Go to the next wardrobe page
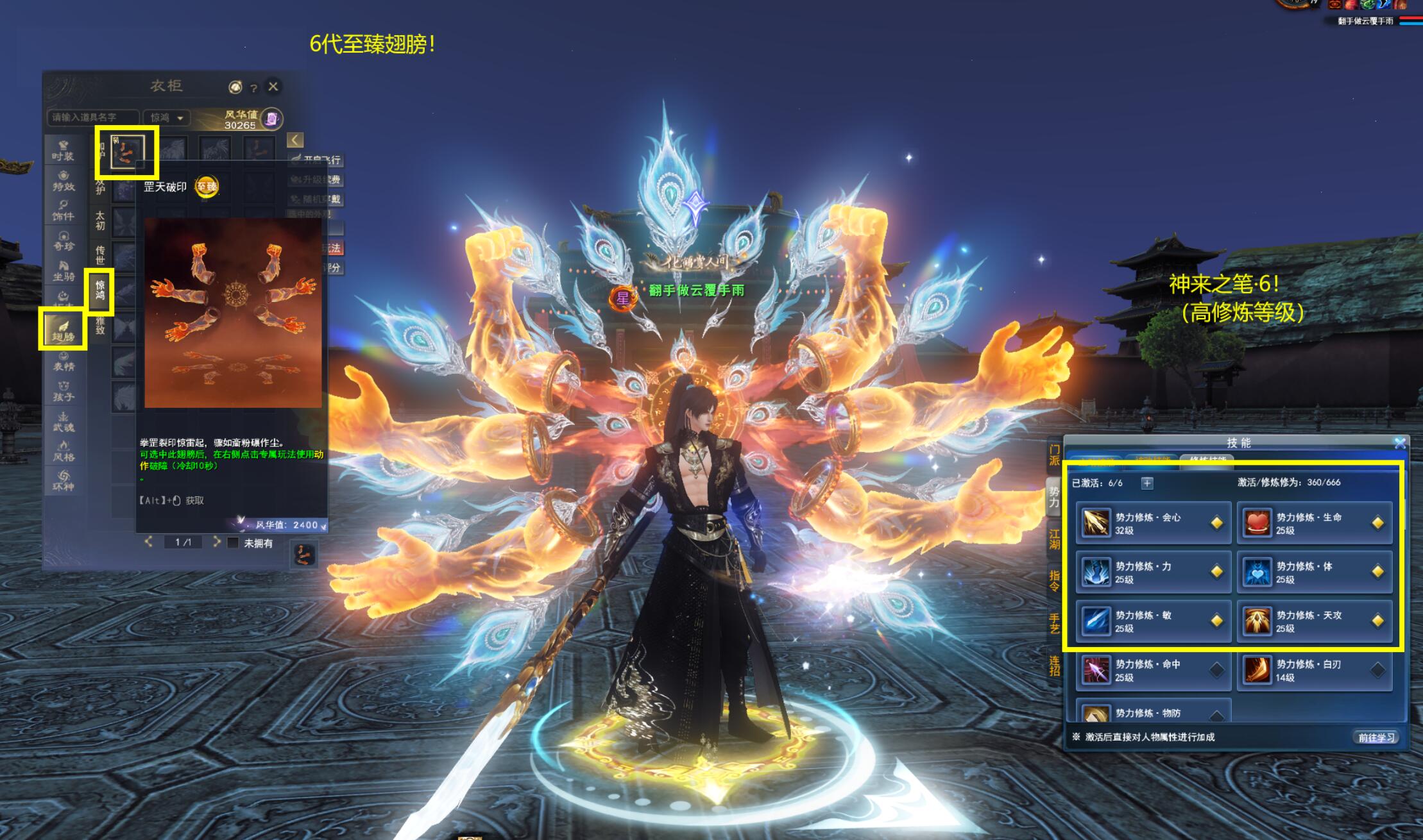Screen dimensions: 1423x840 coord(217,542)
